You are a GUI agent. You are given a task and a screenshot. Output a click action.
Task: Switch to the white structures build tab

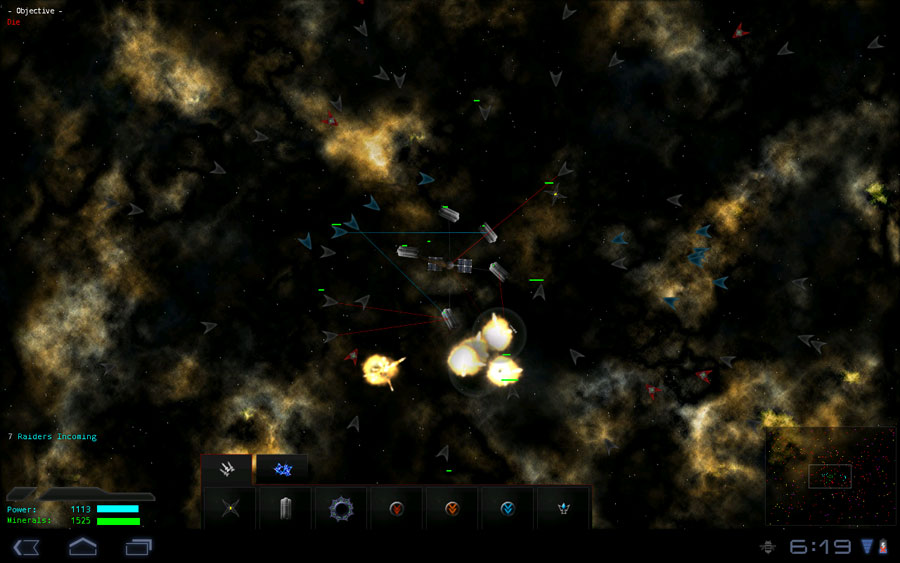(x=227, y=468)
